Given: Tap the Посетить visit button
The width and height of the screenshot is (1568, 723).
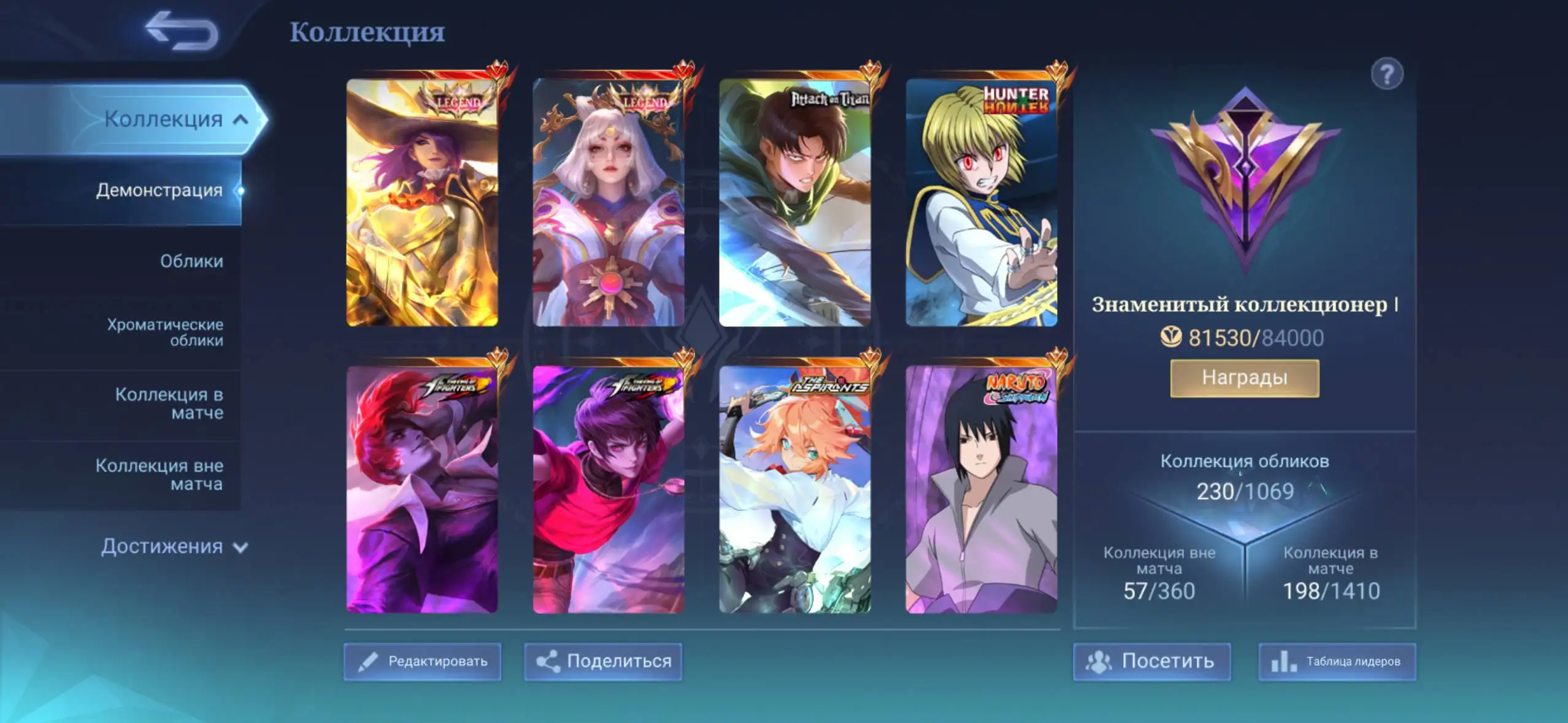Looking at the screenshot, I should (1151, 661).
